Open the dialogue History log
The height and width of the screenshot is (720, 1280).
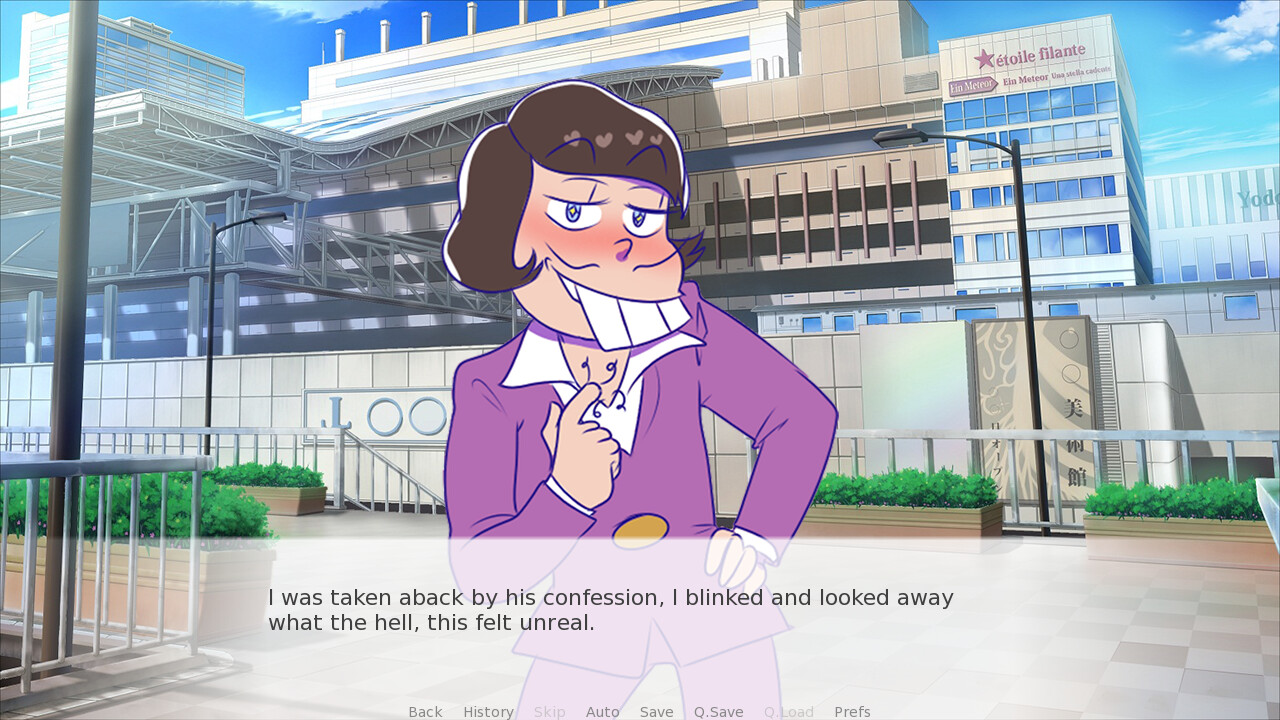tap(488, 712)
